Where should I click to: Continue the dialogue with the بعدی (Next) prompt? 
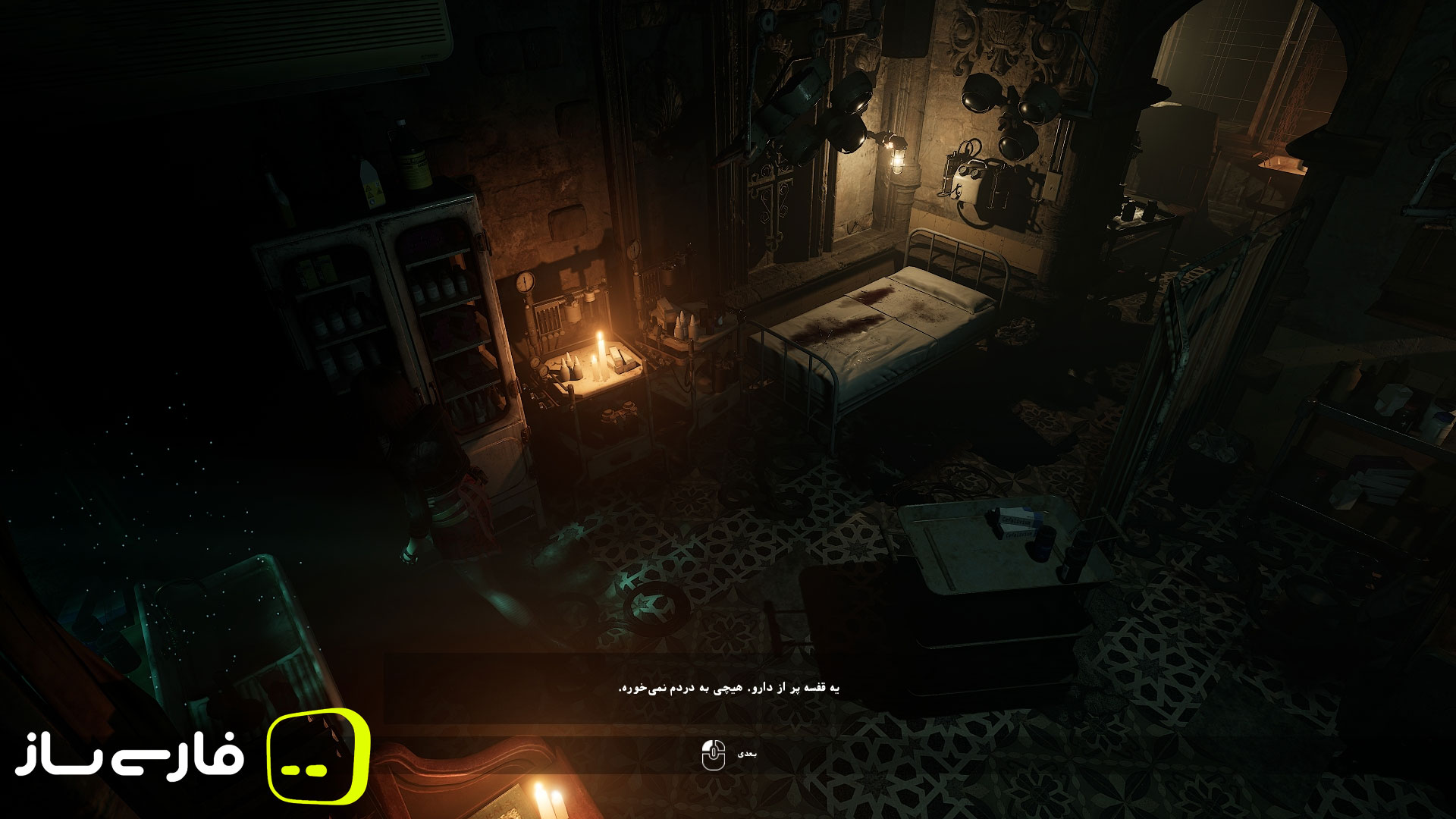click(728, 755)
